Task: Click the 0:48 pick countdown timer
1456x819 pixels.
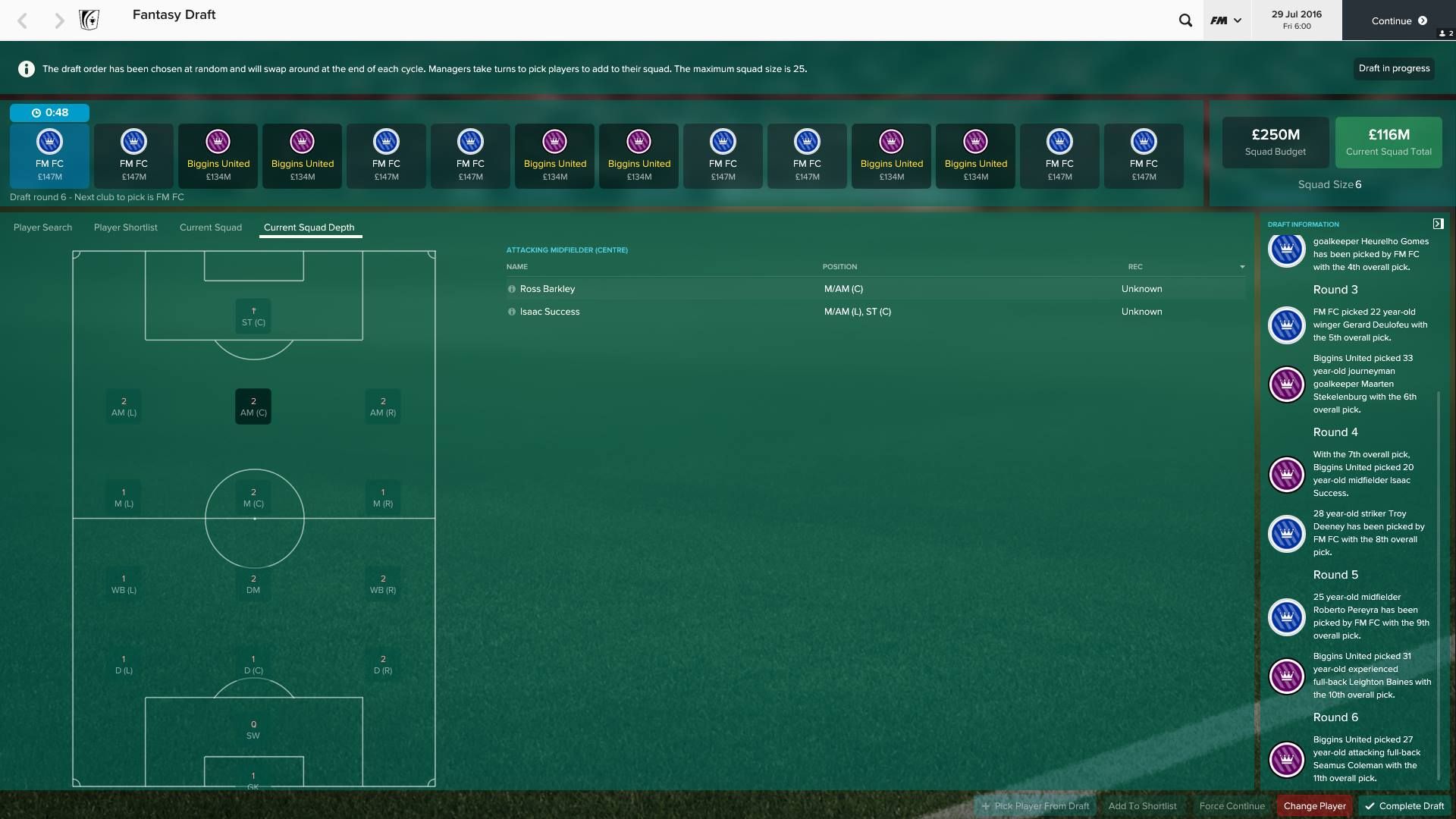Action: 50,112
